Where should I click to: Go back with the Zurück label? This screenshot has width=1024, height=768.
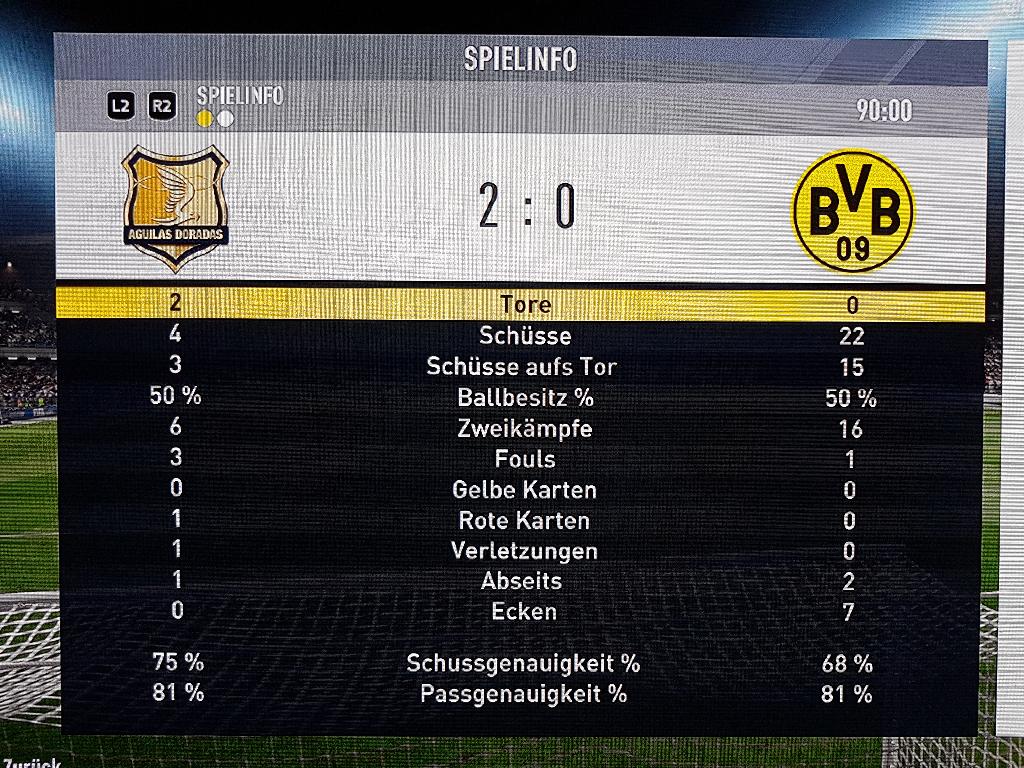coord(30,763)
